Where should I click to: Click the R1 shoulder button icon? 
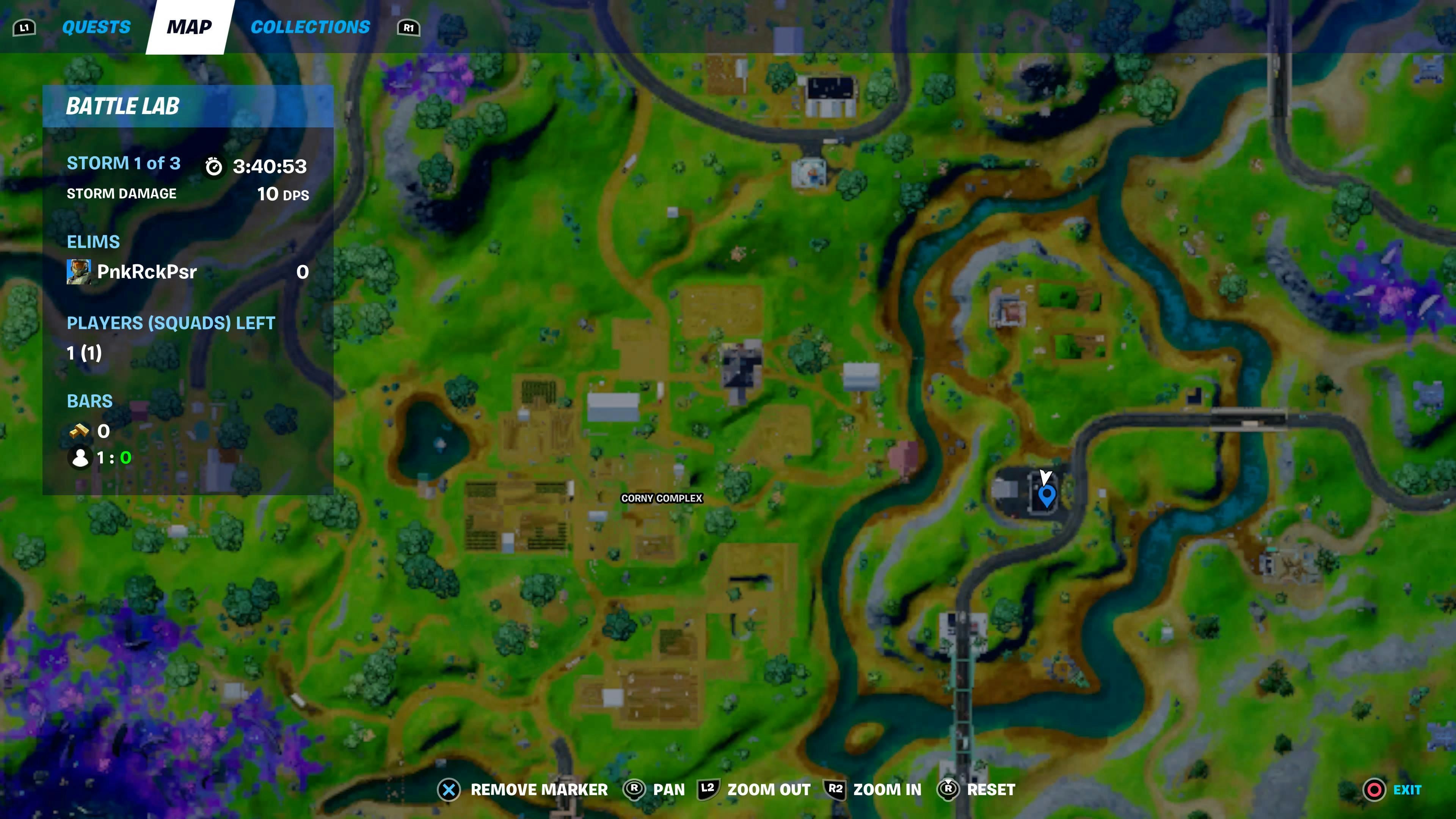pos(409,27)
